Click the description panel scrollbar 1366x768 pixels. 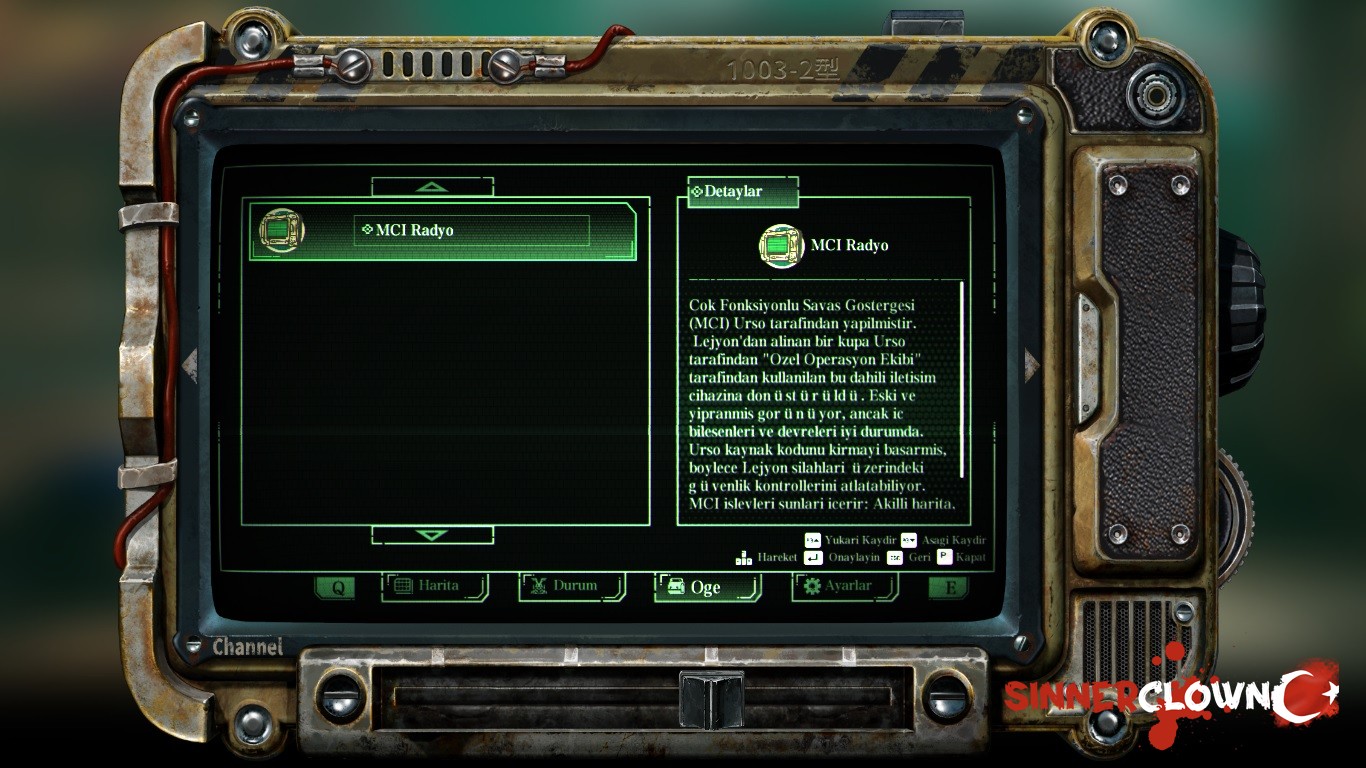pos(962,380)
